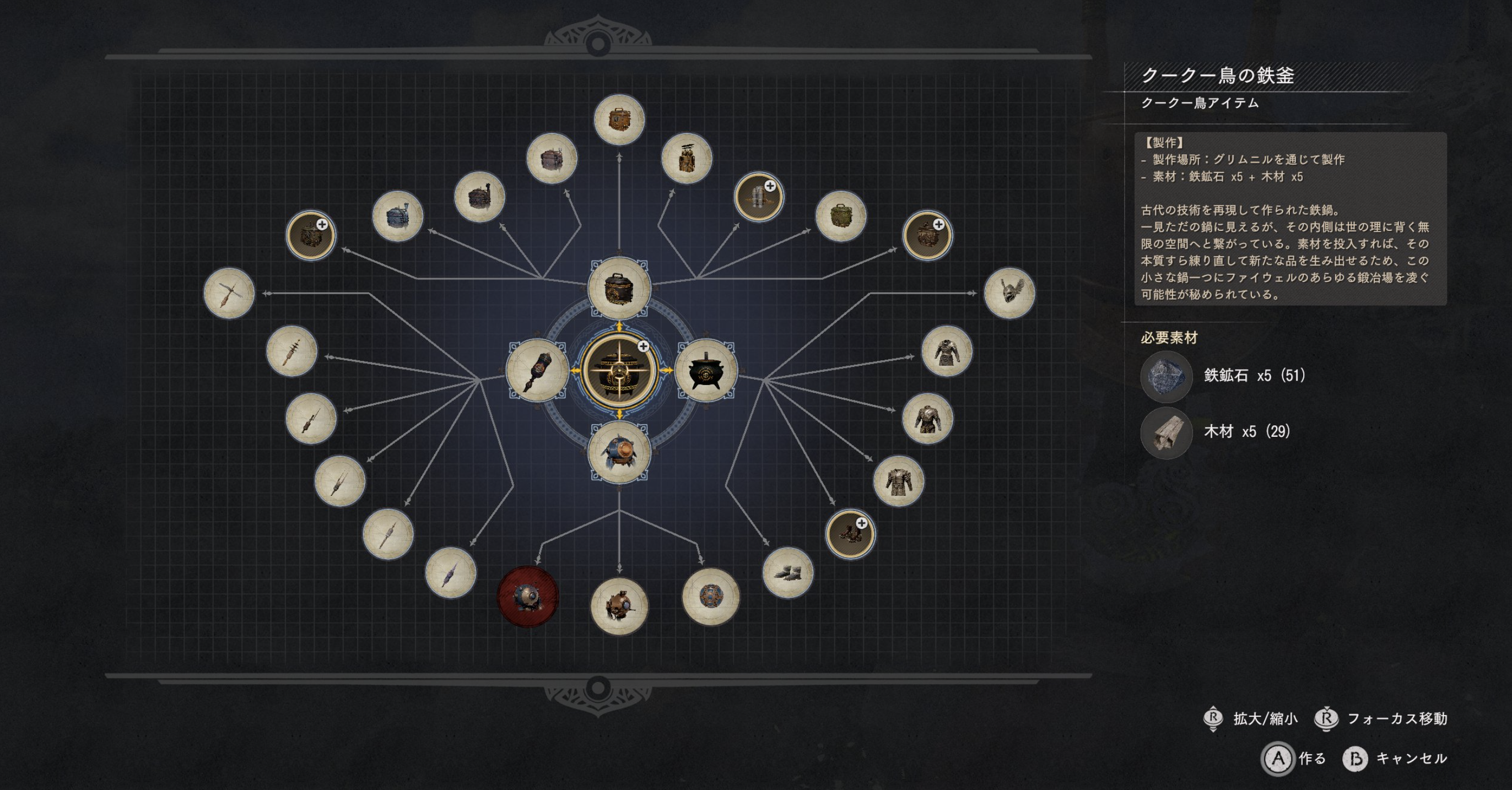The height and width of the screenshot is (790, 1512).
Task: Select the green pot node
Action: click(840, 217)
